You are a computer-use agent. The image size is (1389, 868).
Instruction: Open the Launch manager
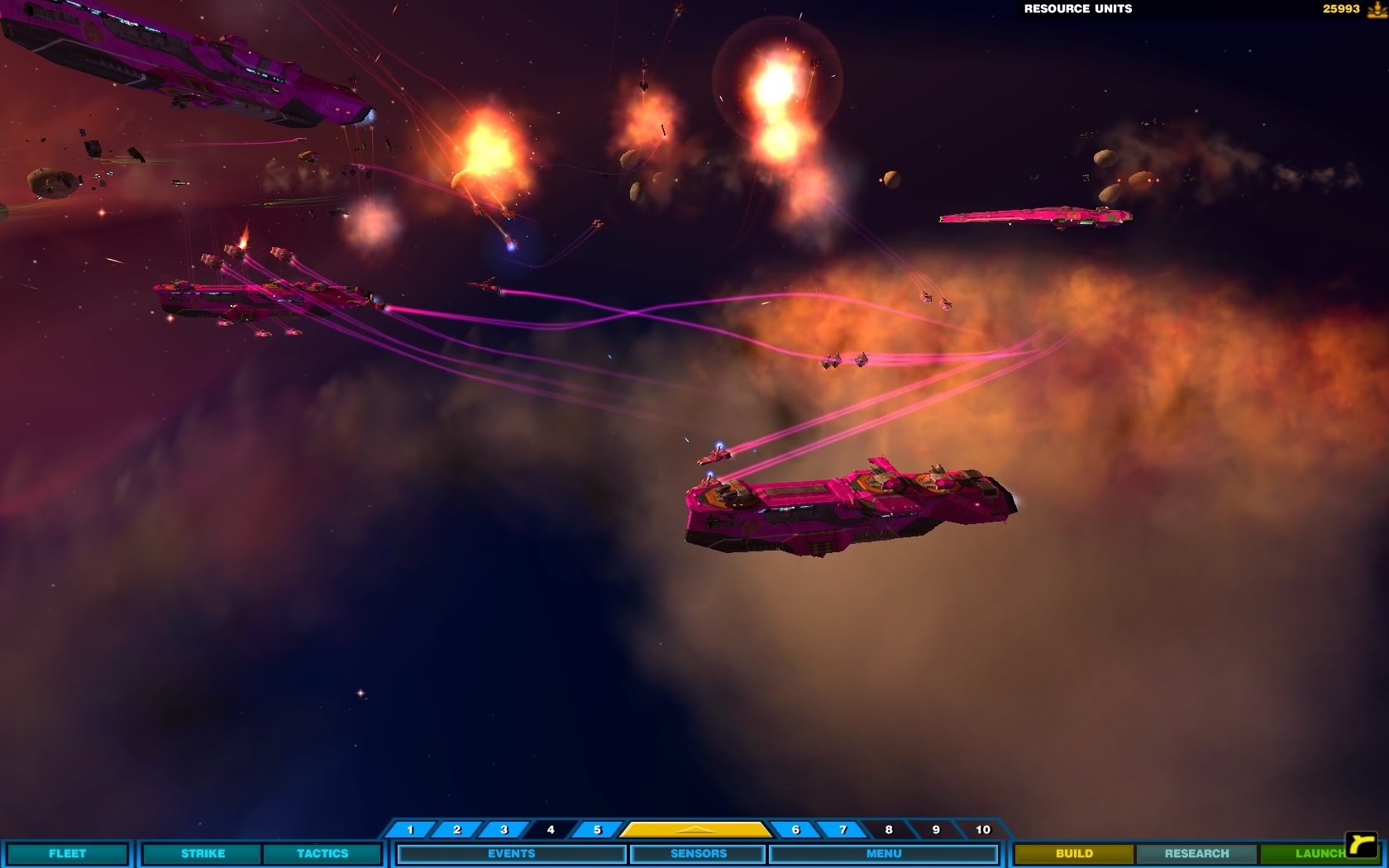pyautogui.click(x=1315, y=853)
